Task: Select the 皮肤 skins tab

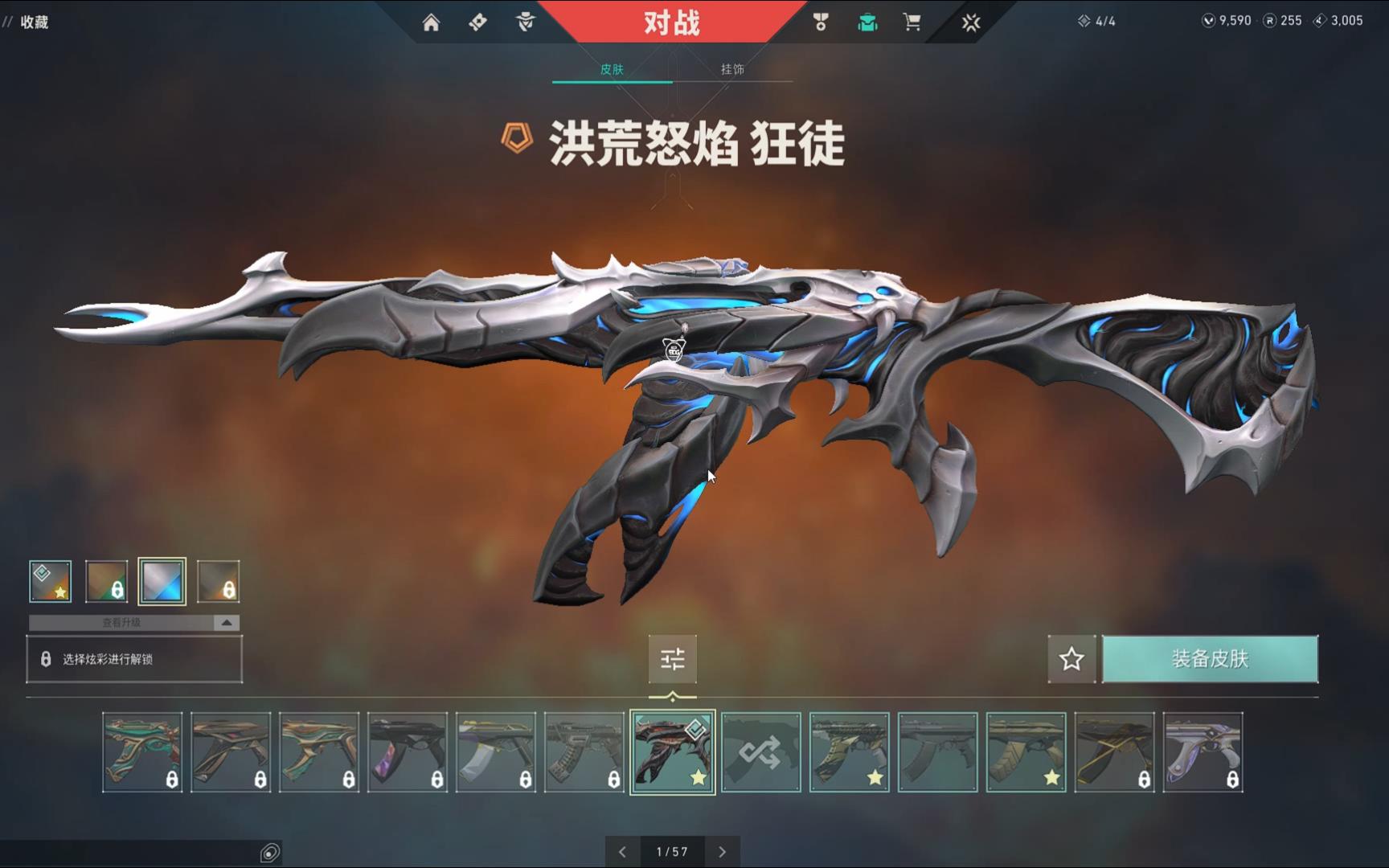Action: coord(612,69)
